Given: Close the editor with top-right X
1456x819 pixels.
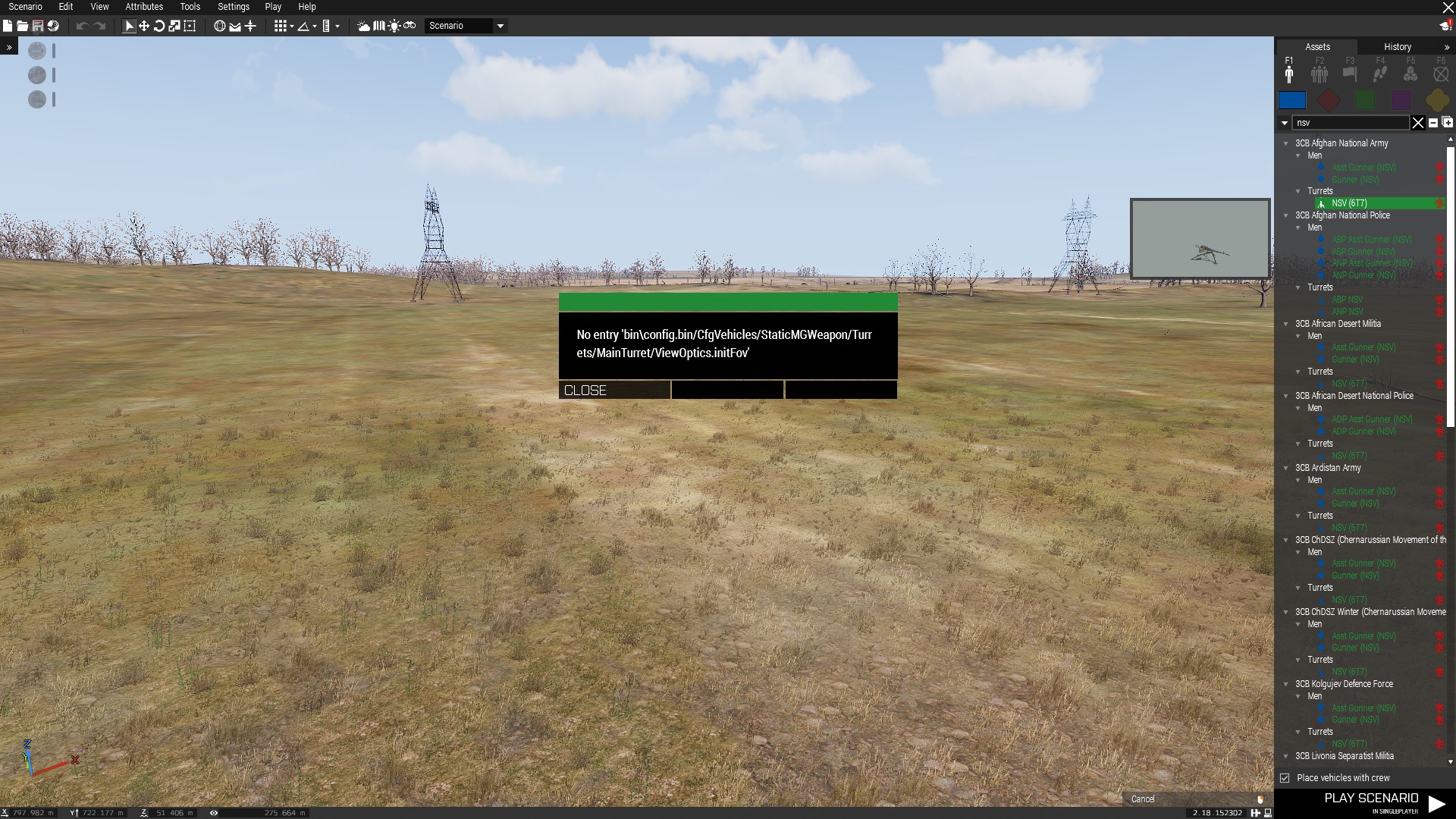Looking at the screenshot, I should point(1448,8).
